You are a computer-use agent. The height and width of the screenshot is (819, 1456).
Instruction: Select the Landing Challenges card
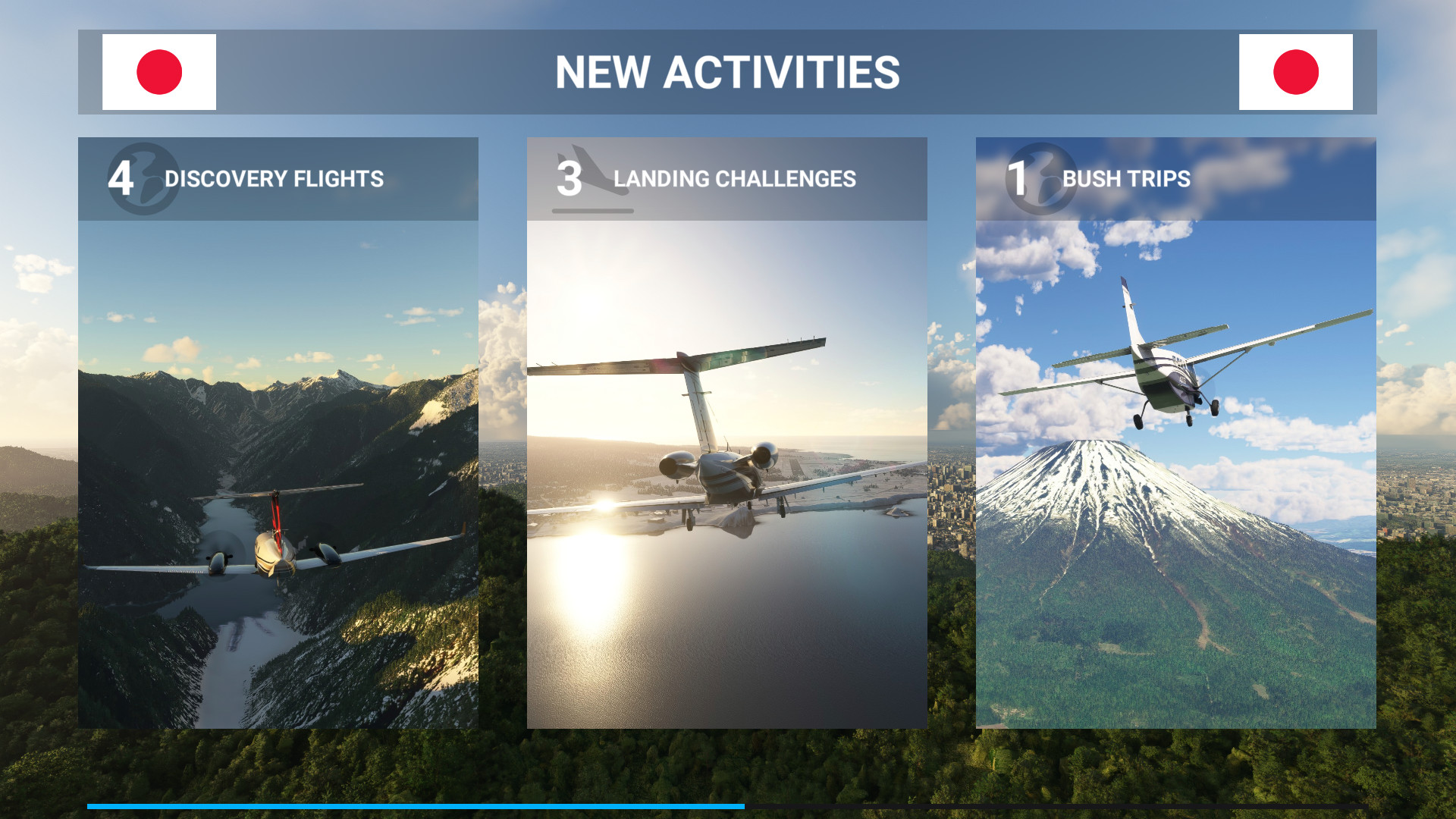[x=726, y=432]
